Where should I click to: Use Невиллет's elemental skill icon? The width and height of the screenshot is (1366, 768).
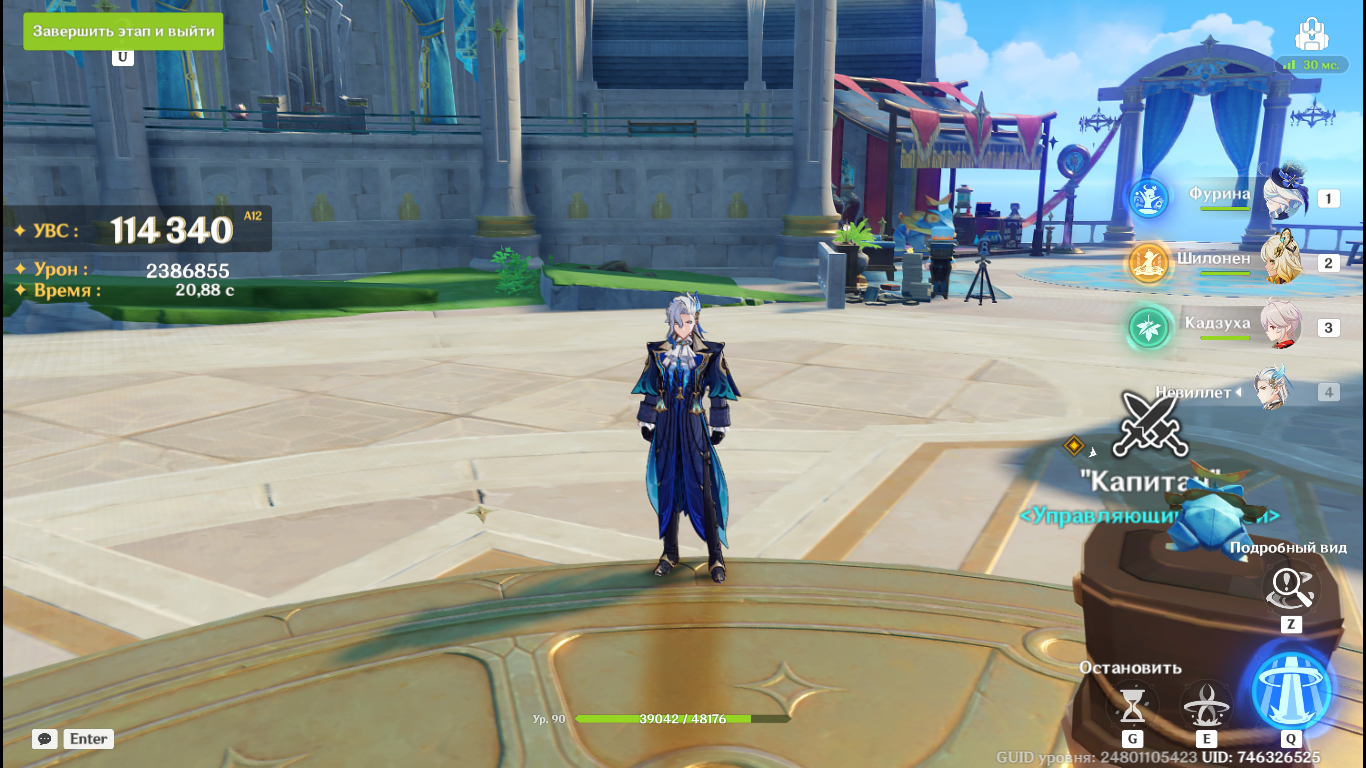pos(1206,705)
